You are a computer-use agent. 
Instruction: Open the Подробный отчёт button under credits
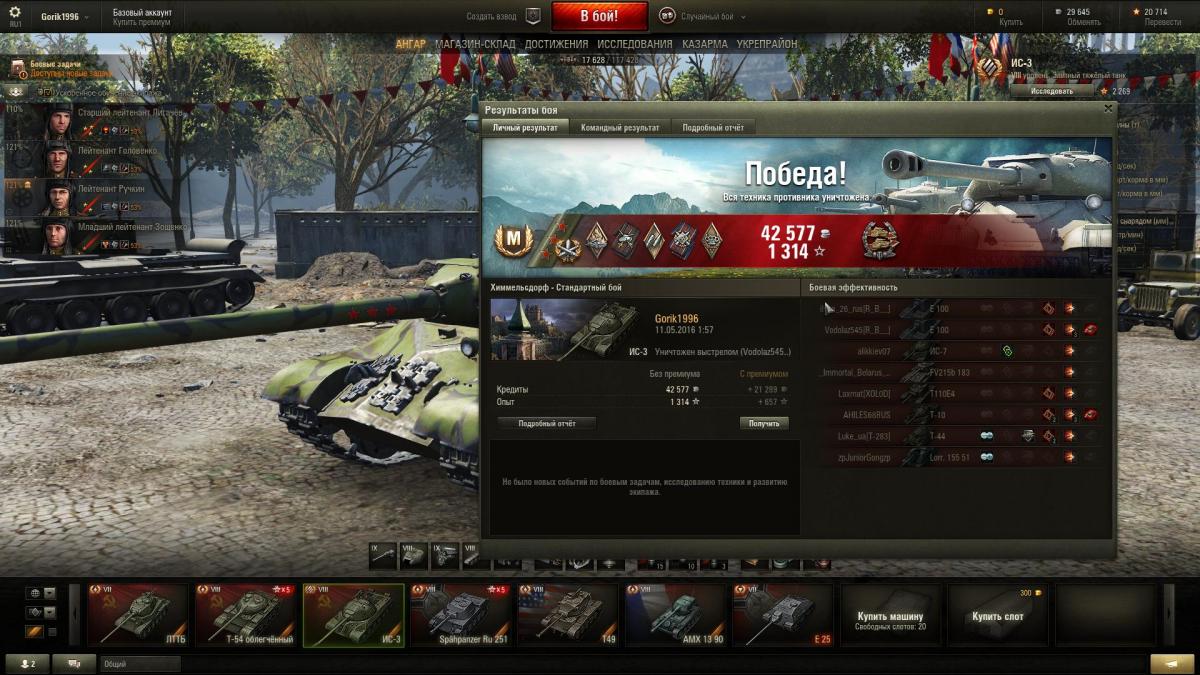[x=546, y=423]
